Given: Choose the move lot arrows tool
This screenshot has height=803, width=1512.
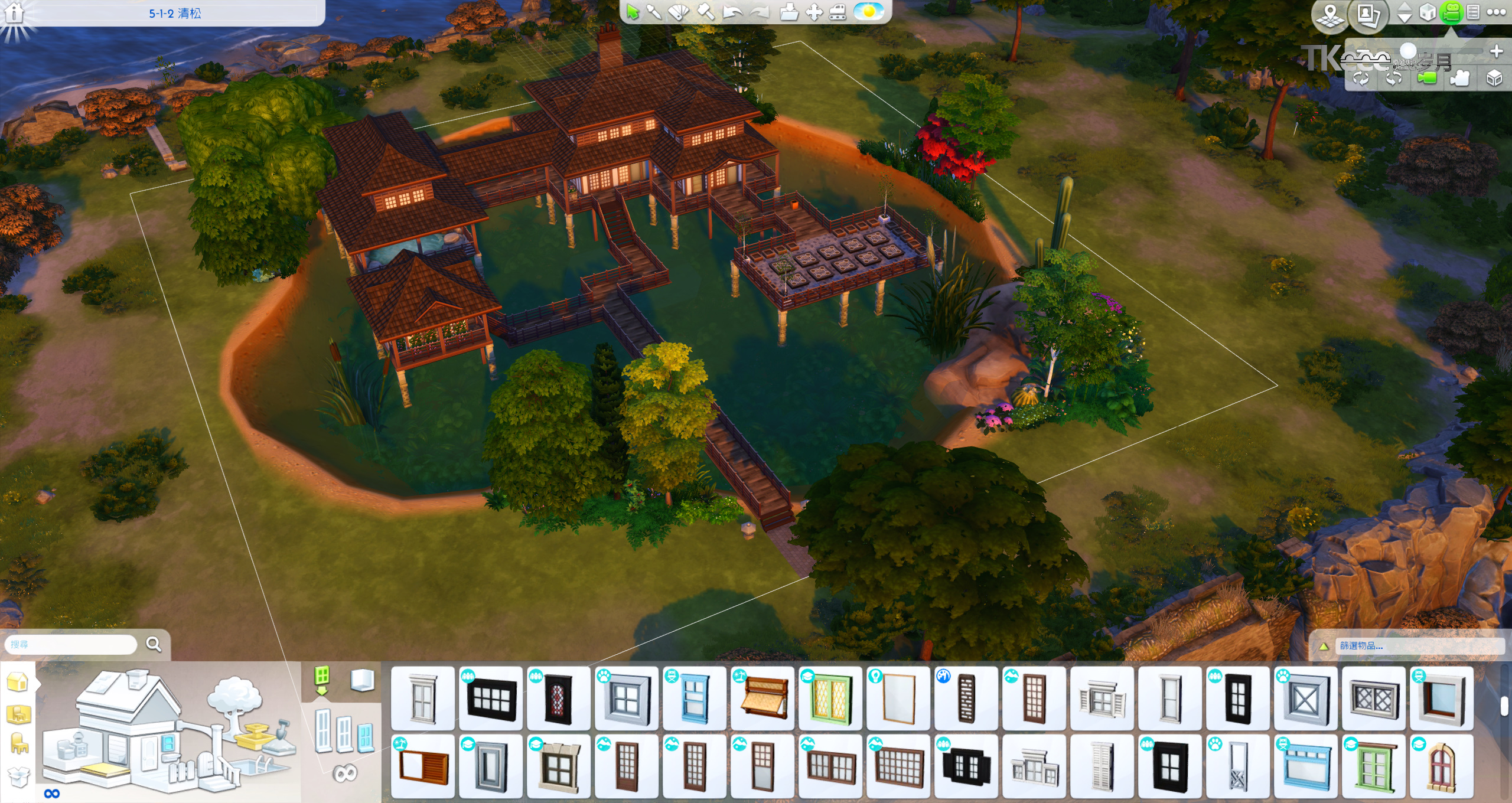Looking at the screenshot, I should [x=814, y=12].
